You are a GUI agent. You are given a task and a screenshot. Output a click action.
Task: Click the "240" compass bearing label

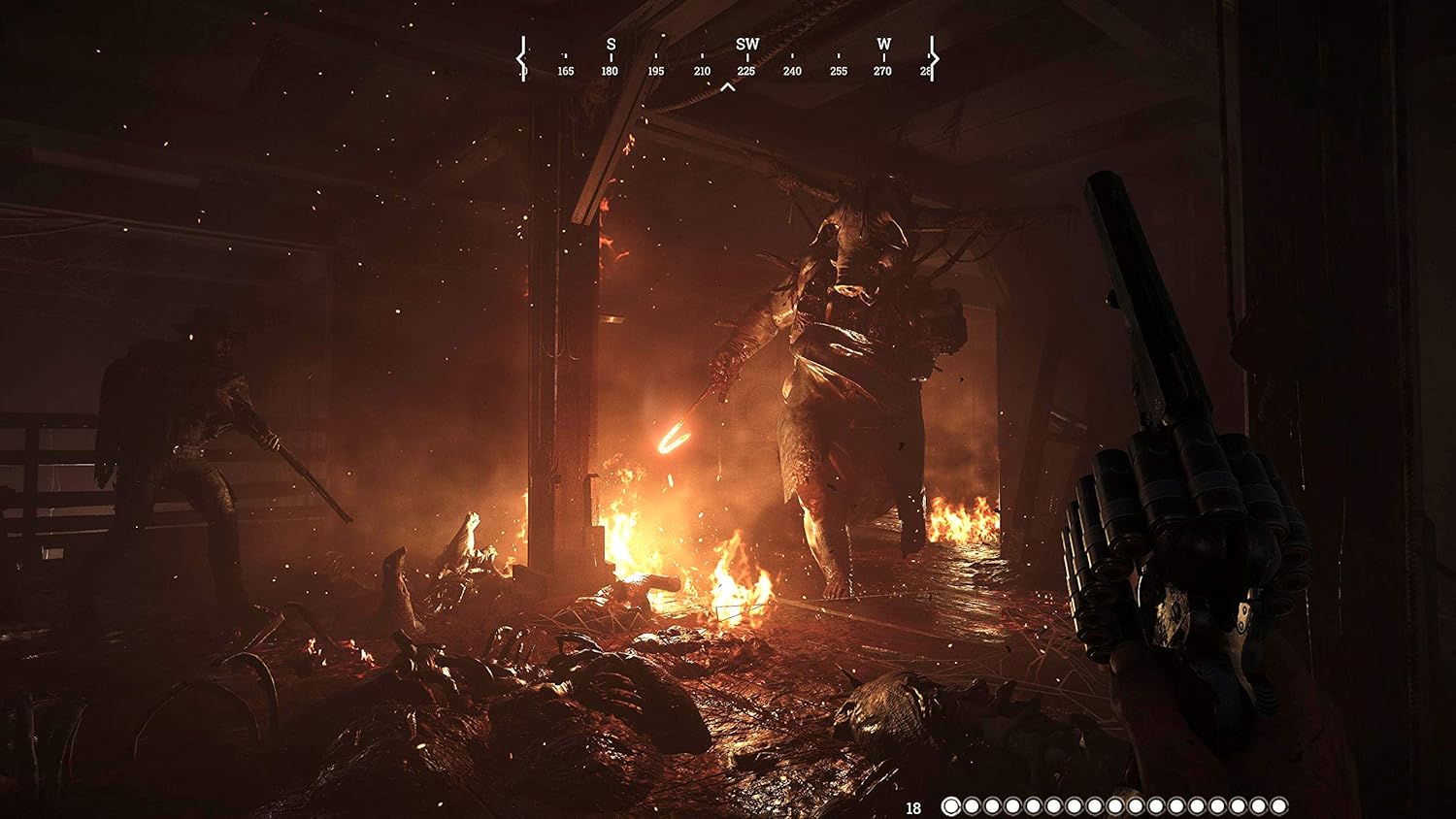click(x=792, y=70)
